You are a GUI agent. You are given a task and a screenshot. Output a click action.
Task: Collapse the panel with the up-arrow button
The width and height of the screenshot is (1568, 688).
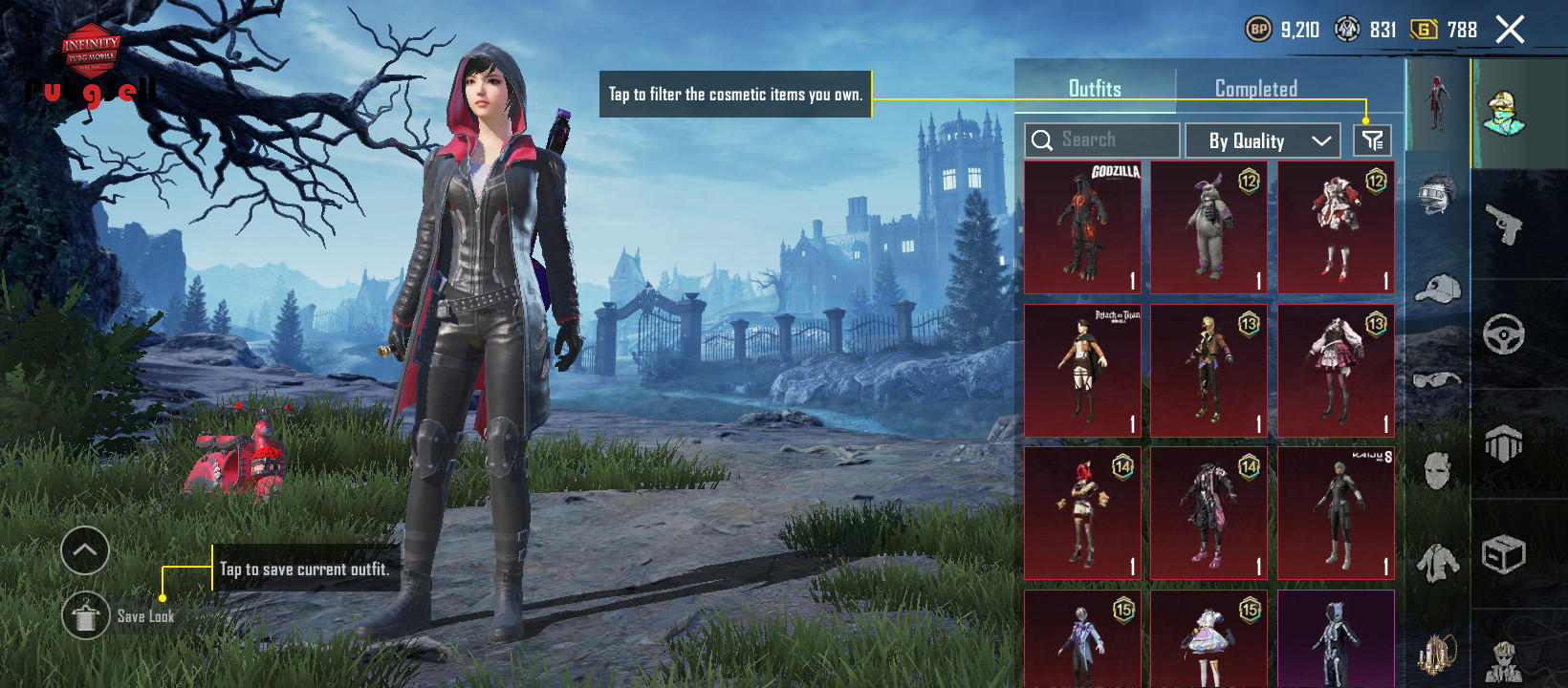pos(85,550)
